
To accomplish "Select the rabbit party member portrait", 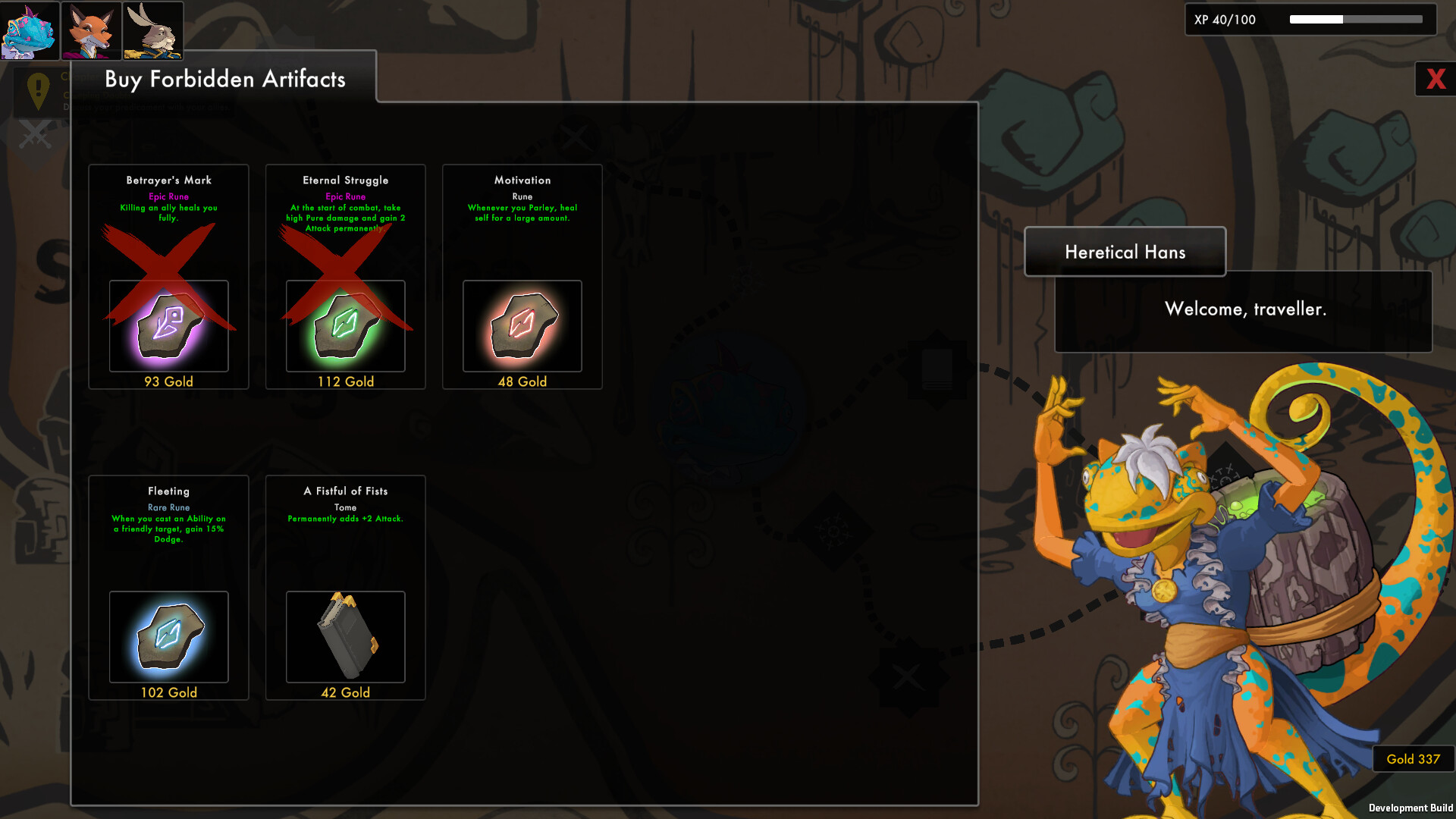I will pos(152,30).
